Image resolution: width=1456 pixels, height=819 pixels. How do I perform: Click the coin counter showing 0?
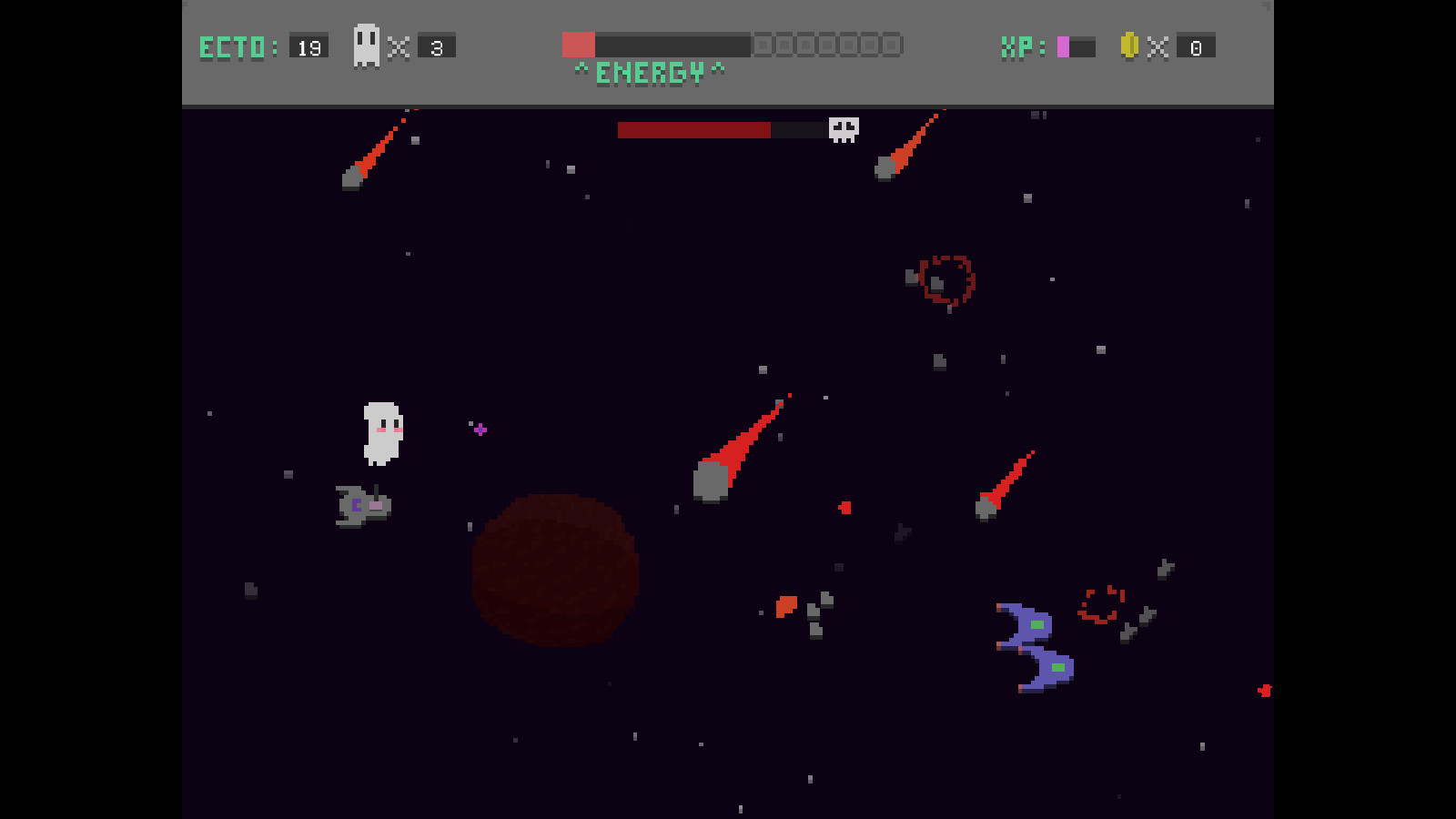(x=1196, y=47)
